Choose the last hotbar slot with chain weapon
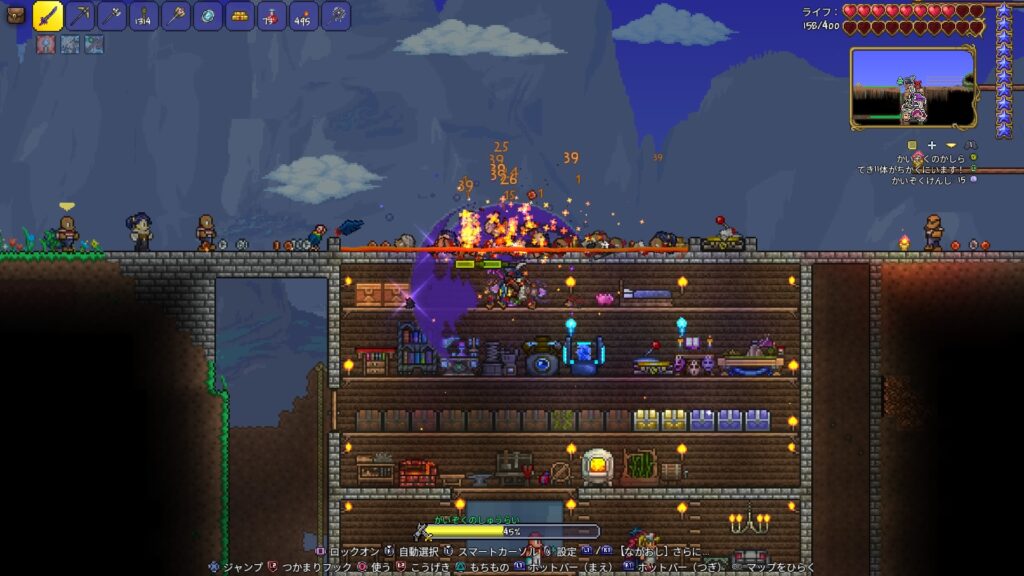The height and width of the screenshot is (576, 1024). [x=336, y=15]
